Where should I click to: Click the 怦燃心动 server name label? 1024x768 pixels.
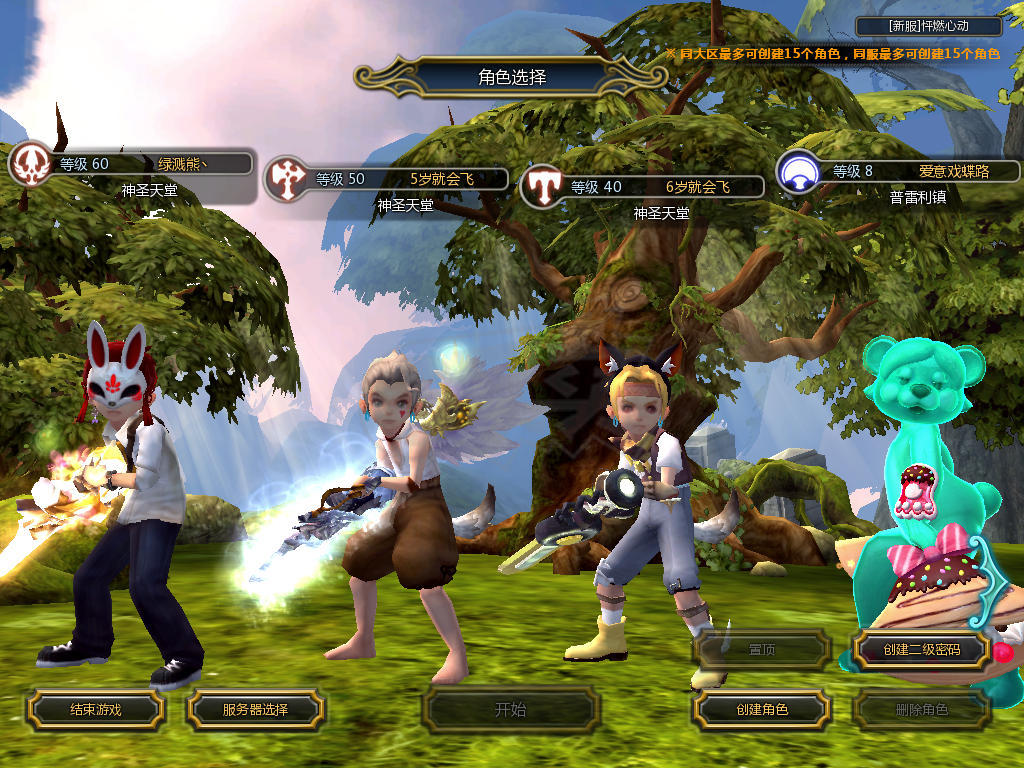929,27
